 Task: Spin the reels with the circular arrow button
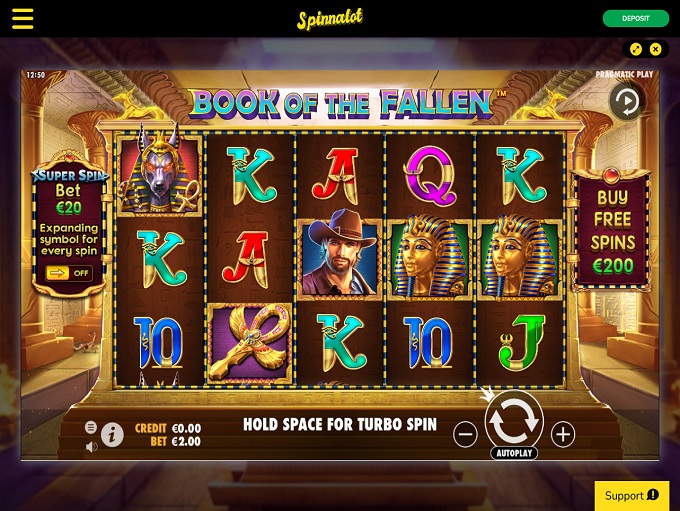pos(514,421)
